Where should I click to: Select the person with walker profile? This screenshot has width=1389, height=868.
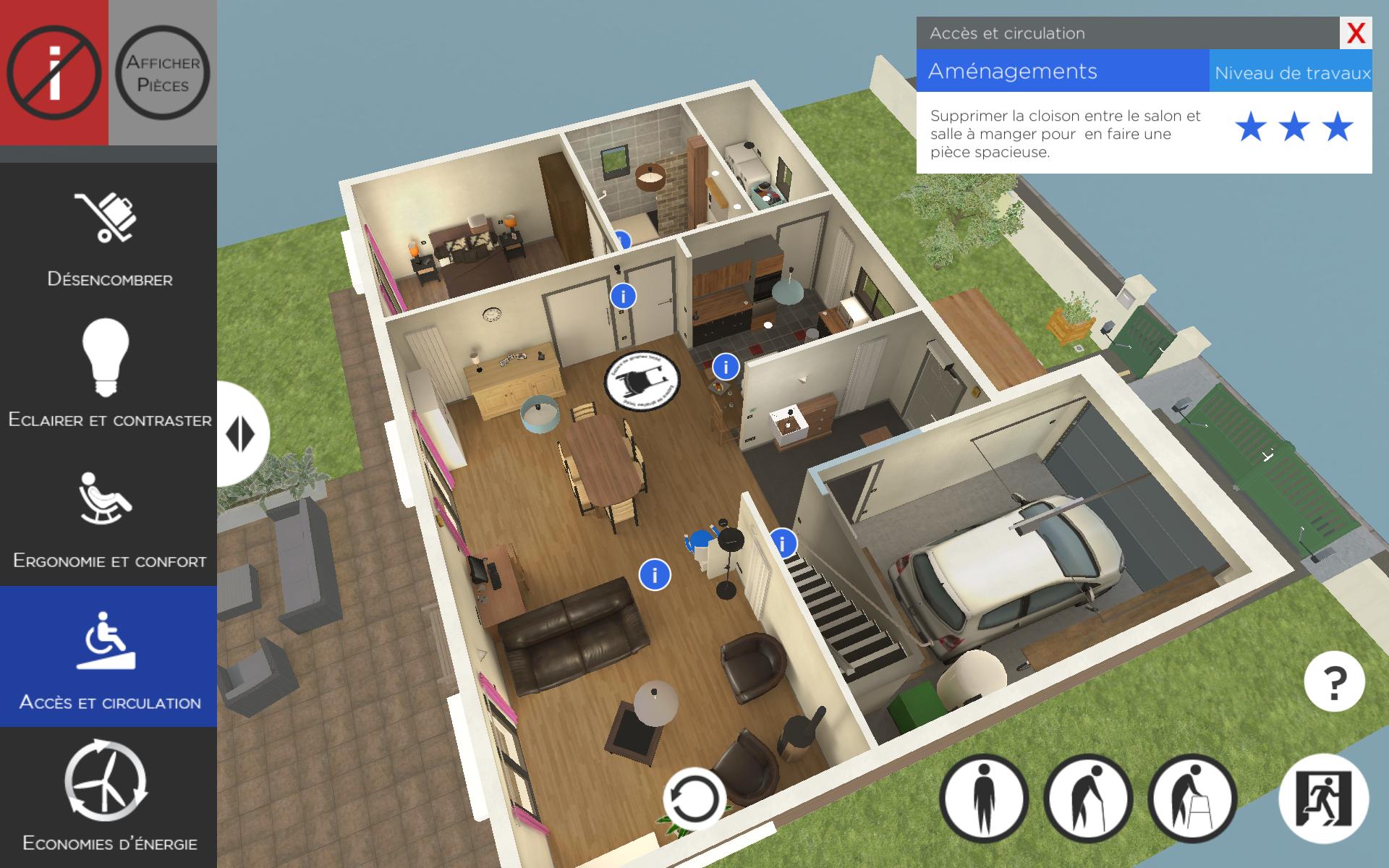[x=1192, y=799]
